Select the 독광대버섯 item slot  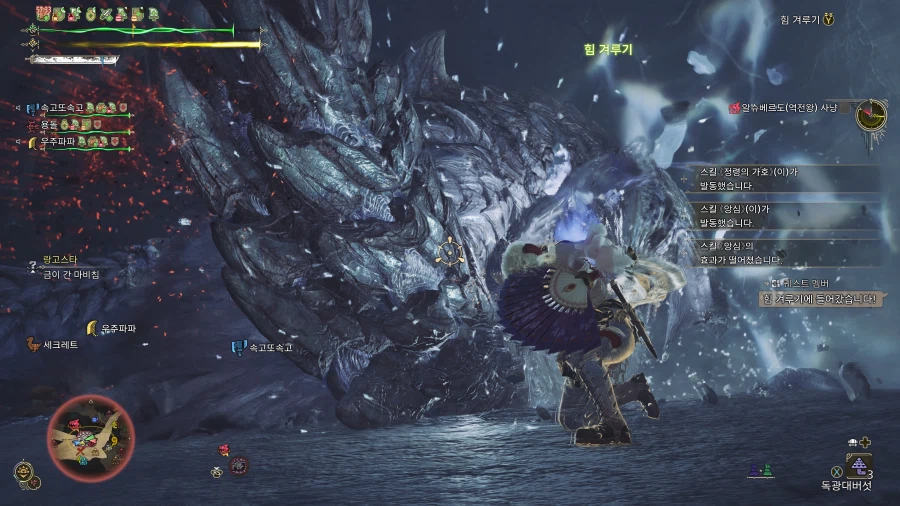click(857, 467)
